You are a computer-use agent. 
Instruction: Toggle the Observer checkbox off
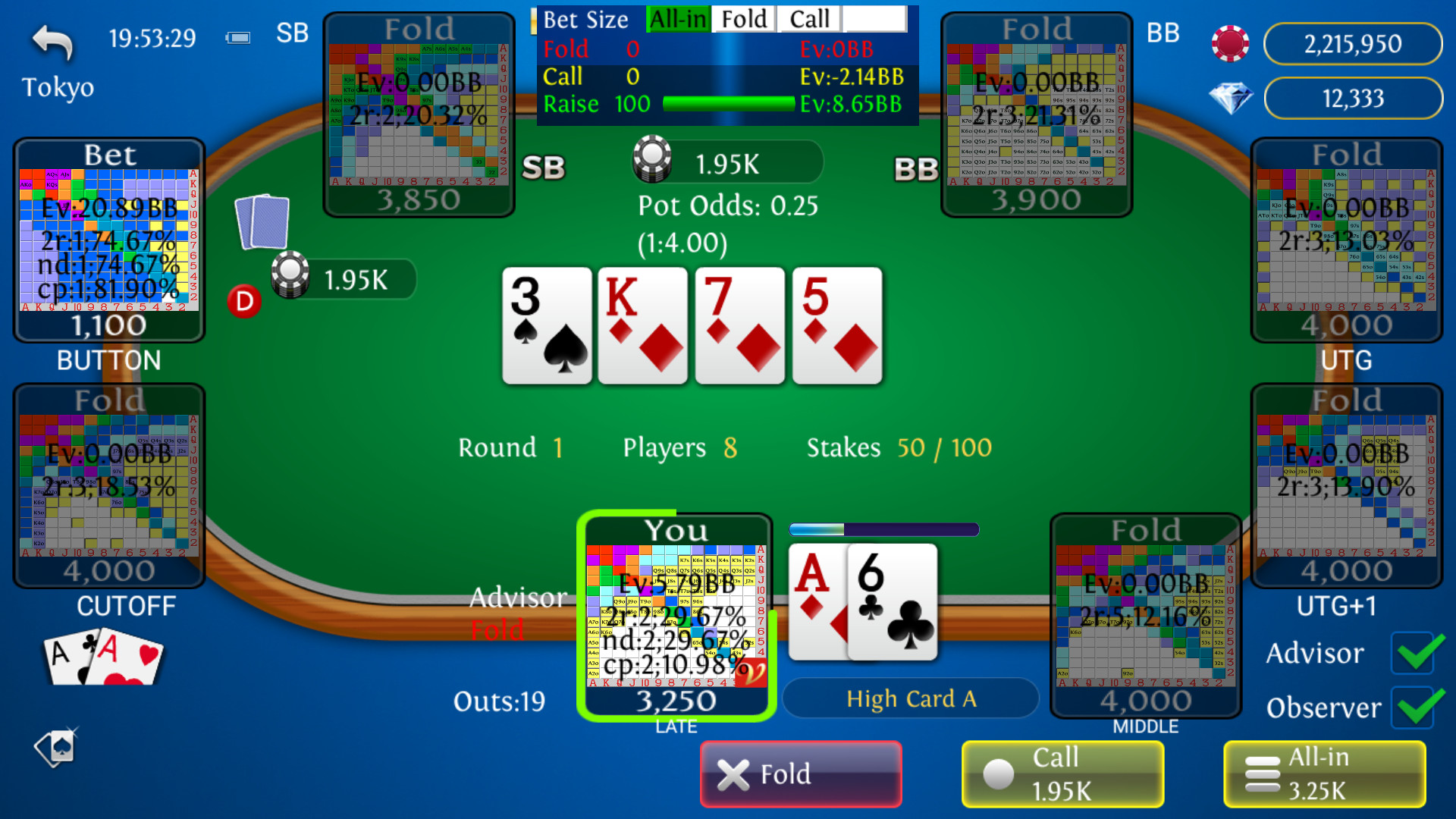tap(1413, 708)
